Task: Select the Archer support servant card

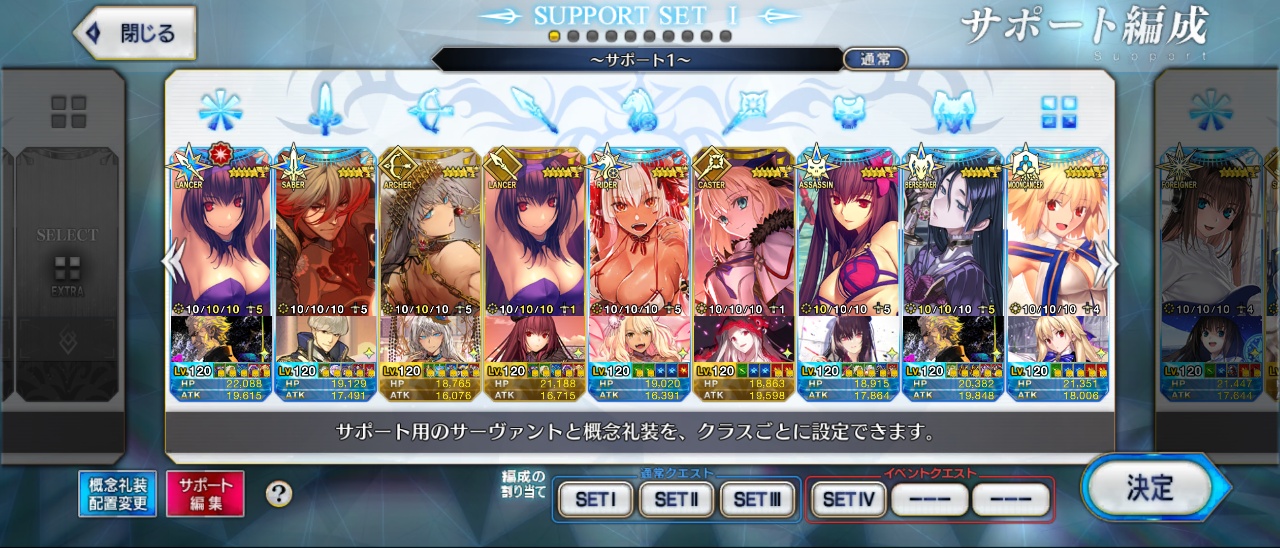Action: pyautogui.click(x=429, y=240)
